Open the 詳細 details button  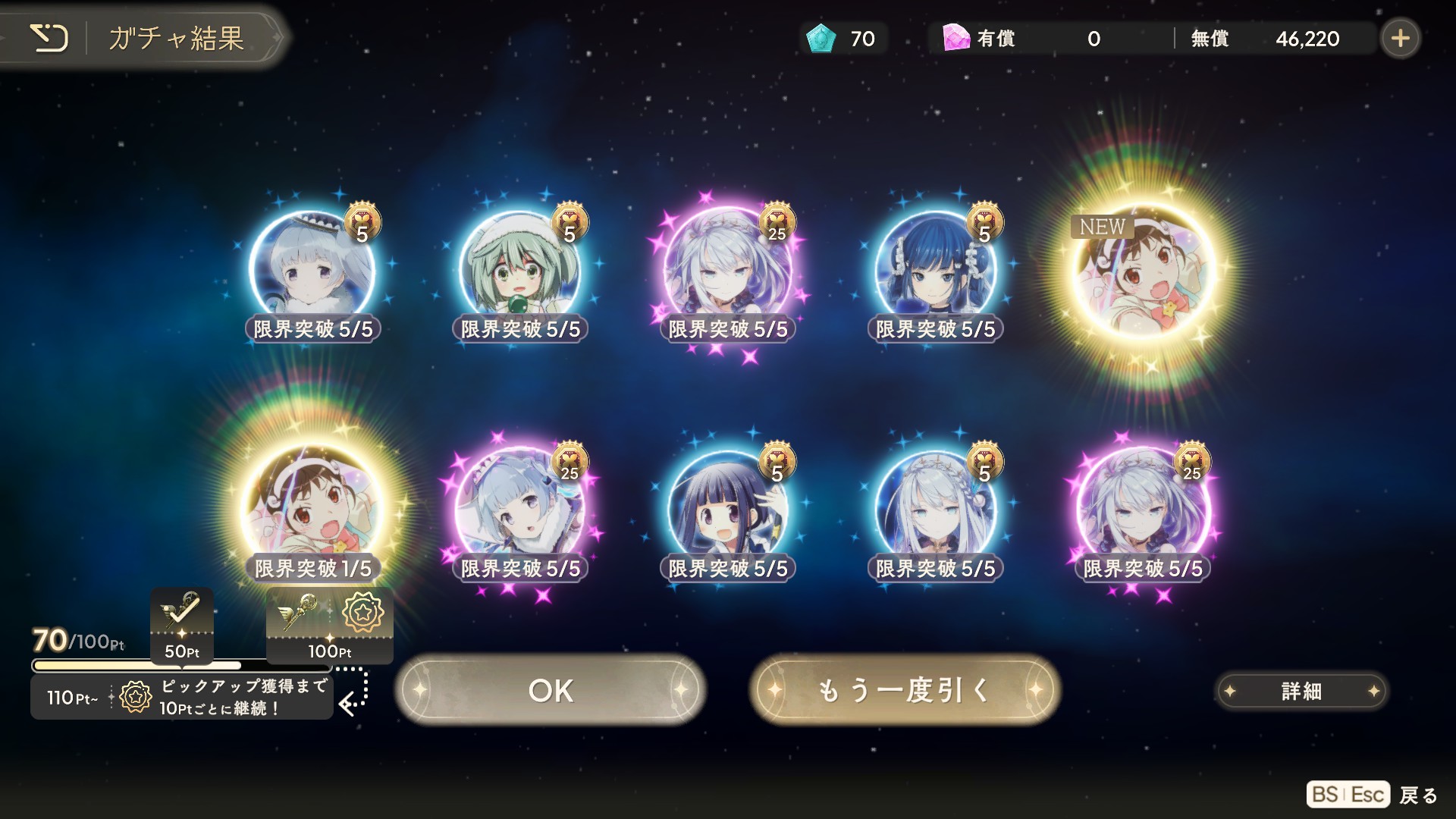(x=1301, y=691)
